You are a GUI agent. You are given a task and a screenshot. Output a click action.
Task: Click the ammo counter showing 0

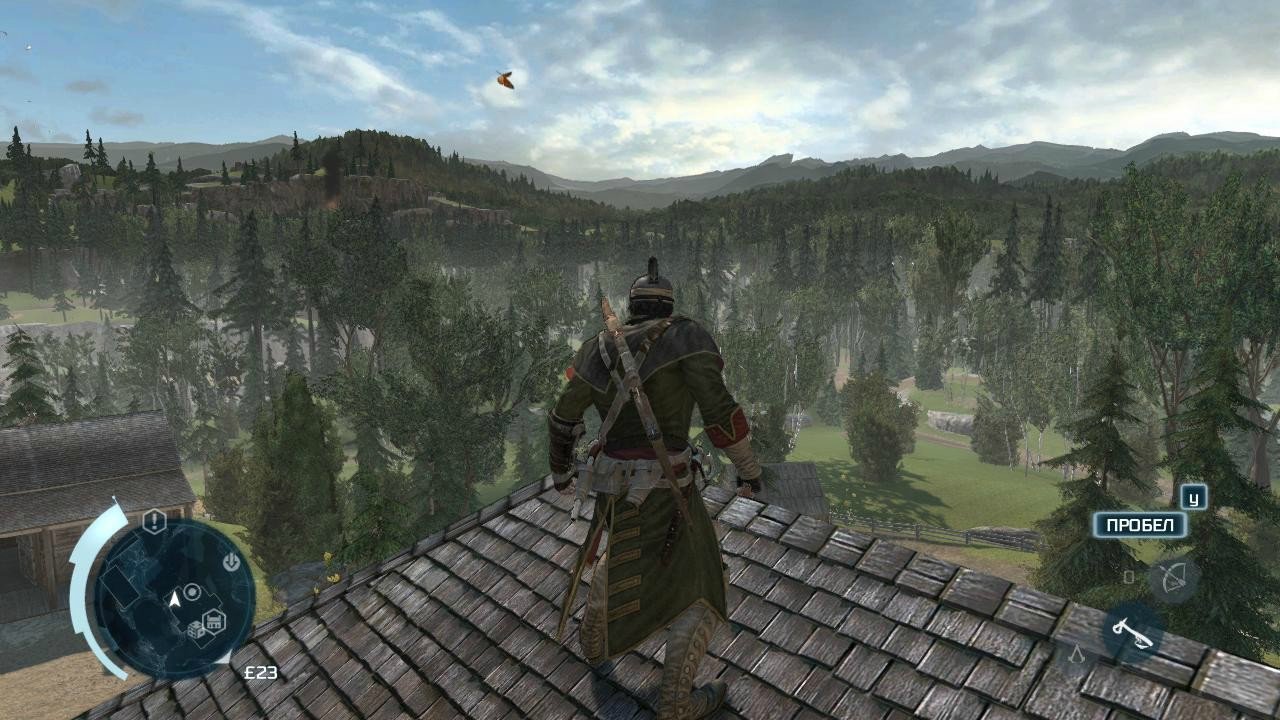tap(1129, 576)
